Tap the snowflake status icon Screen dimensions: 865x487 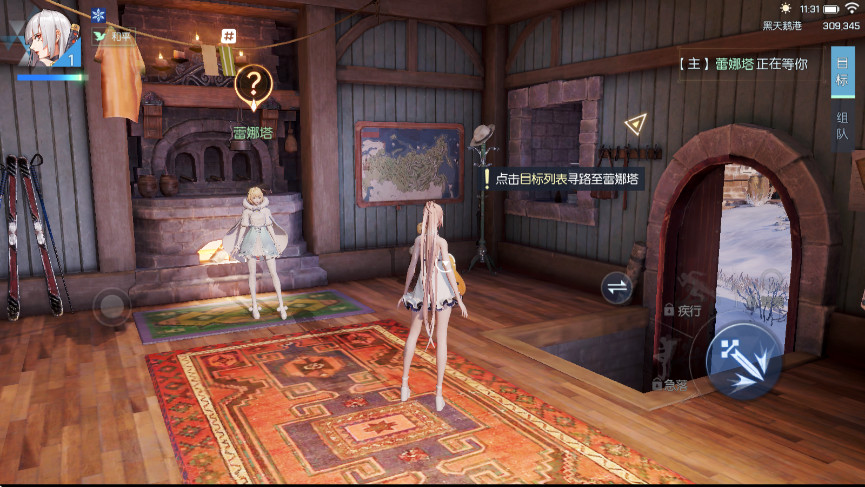point(98,15)
